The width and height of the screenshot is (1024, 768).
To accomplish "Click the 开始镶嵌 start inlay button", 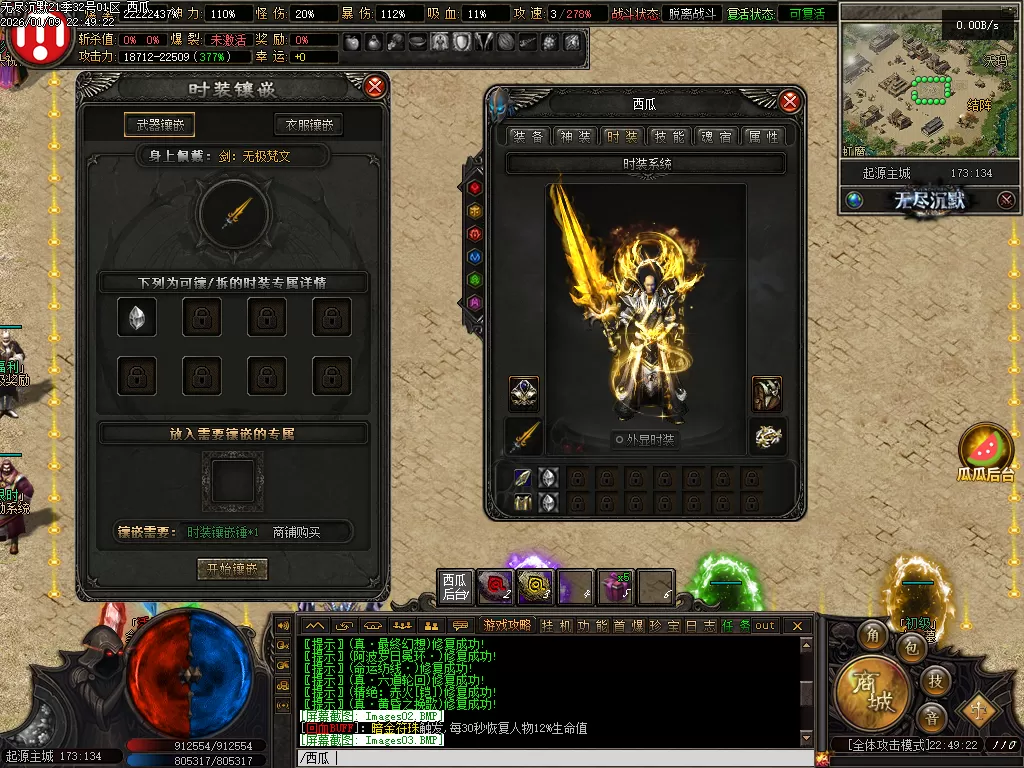I will tap(232, 569).
